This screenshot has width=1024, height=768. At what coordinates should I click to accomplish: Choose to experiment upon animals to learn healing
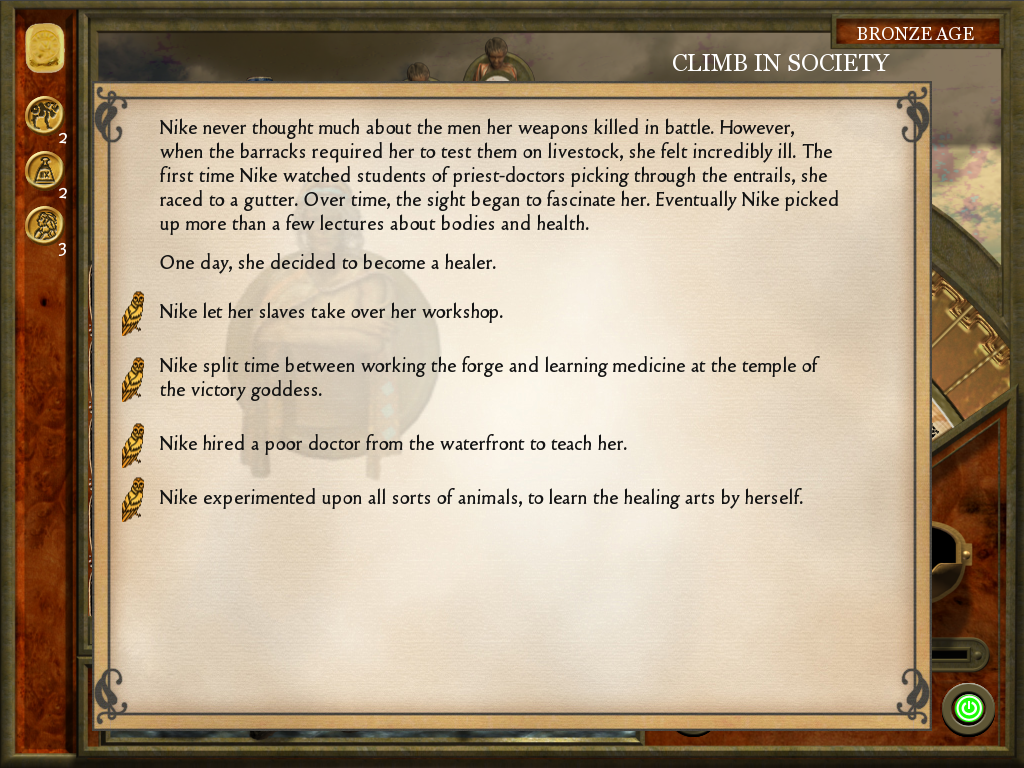[481, 497]
